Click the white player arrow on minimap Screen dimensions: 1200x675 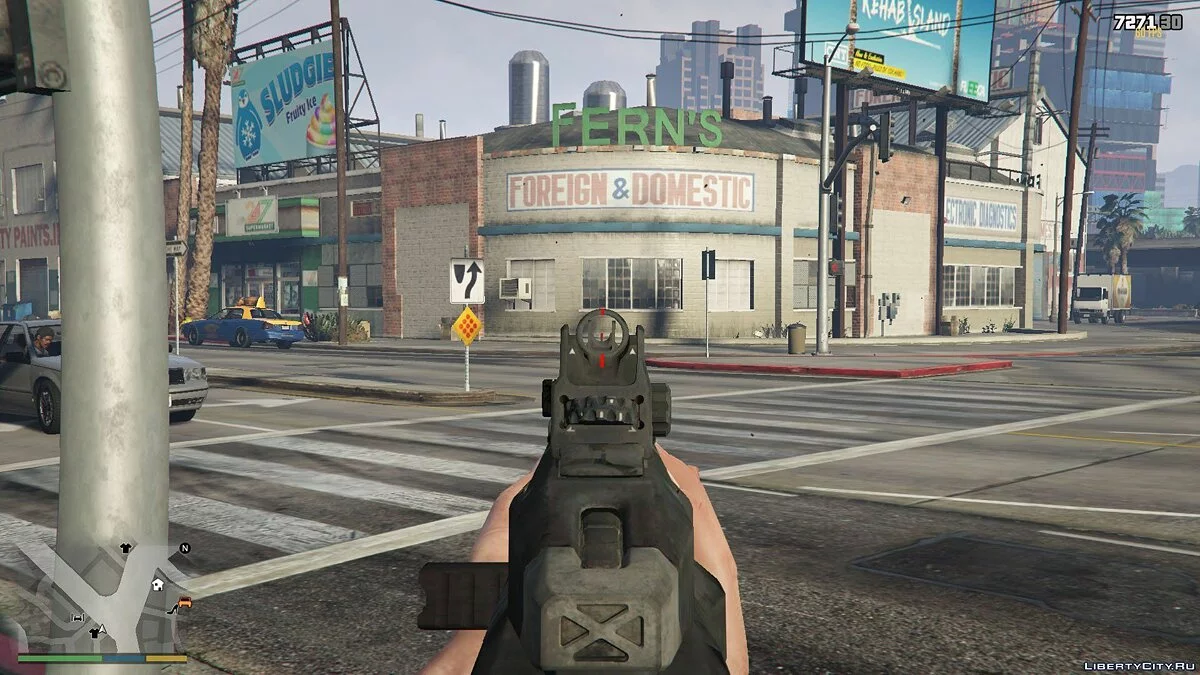103,631
